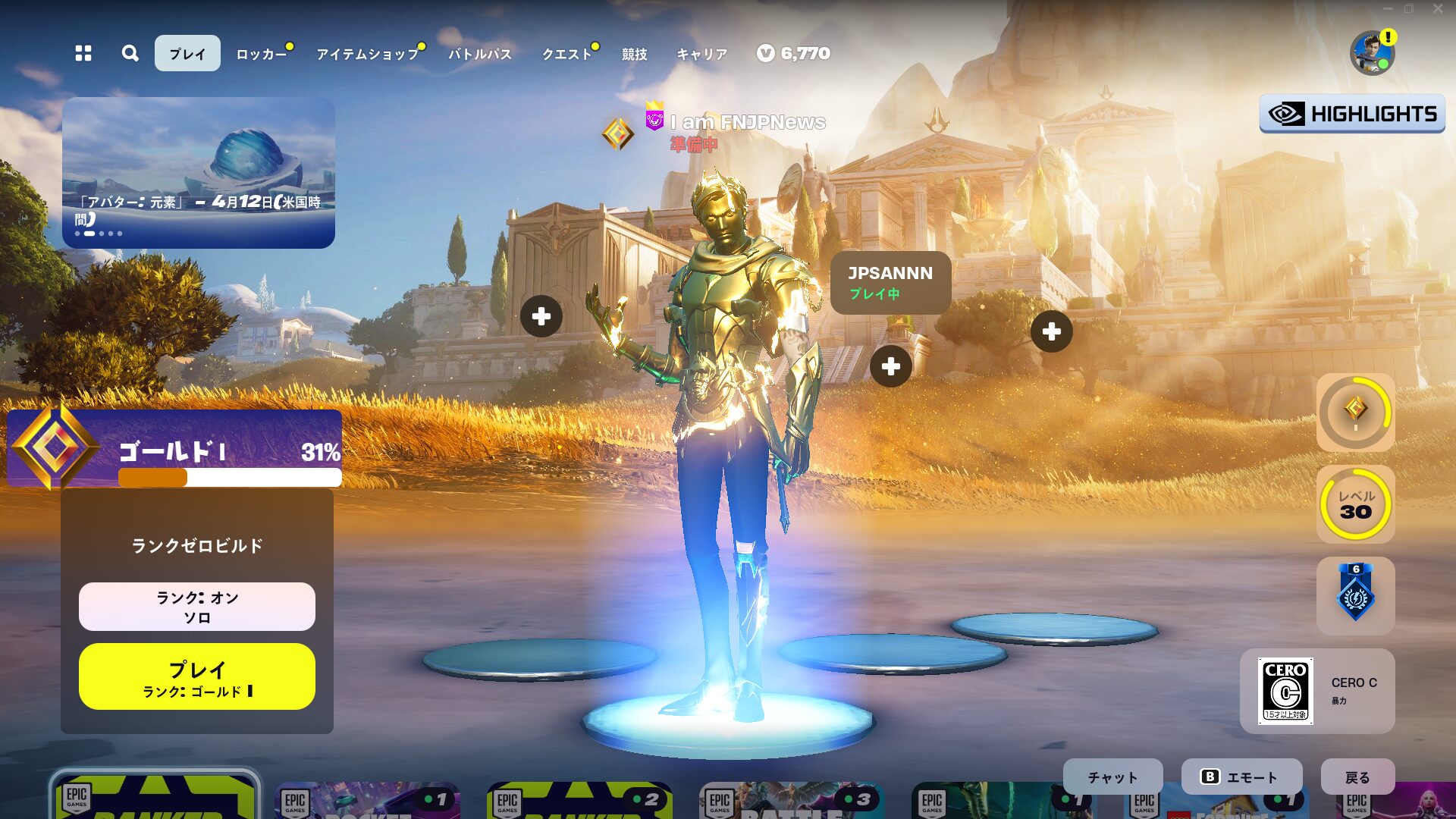Click the エモート button
The width and height of the screenshot is (1456, 819).
[x=1241, y=777]
